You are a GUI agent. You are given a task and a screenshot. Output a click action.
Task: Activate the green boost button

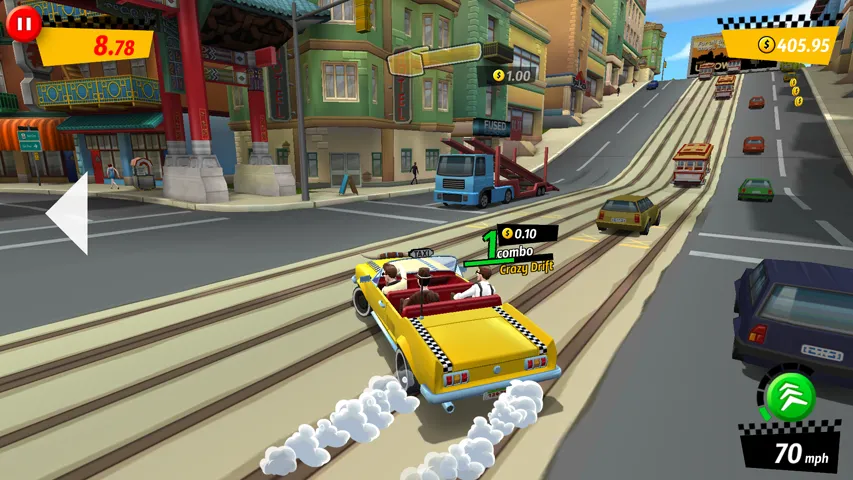tap(790, 397)
